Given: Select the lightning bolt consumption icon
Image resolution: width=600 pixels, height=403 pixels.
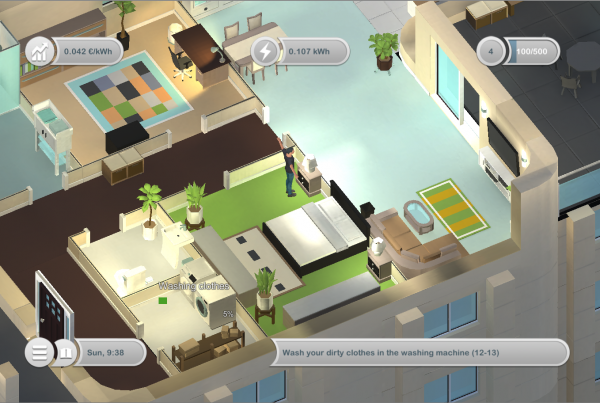Looking at the screenshot, I should click(x=265, y=51).
